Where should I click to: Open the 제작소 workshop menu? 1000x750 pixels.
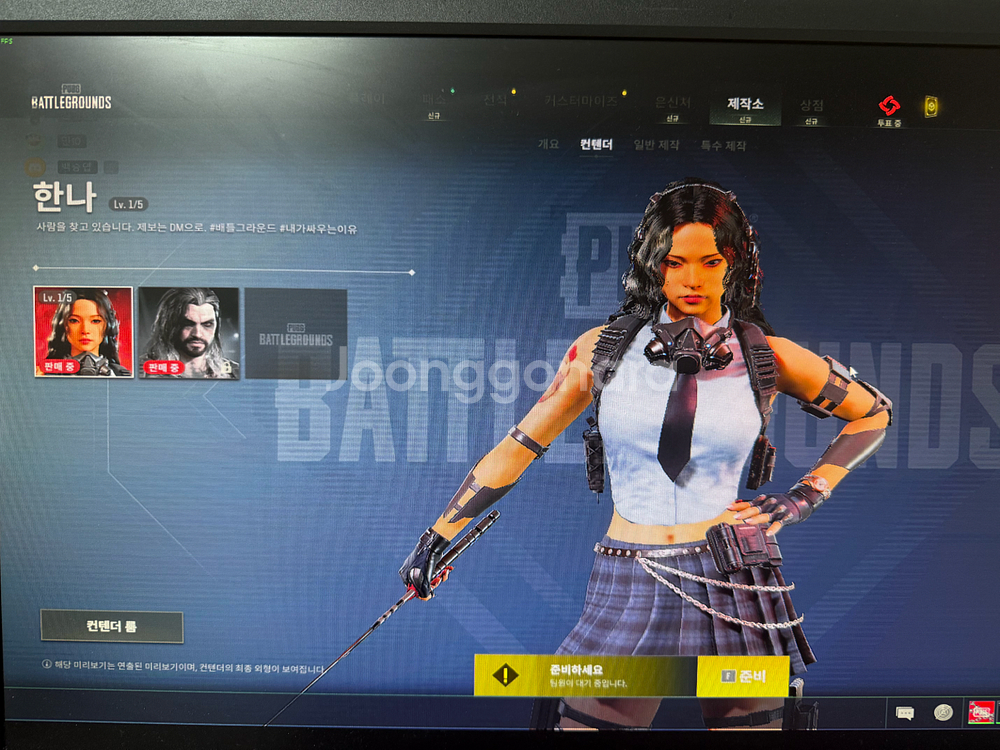click(x=745, y=106)
